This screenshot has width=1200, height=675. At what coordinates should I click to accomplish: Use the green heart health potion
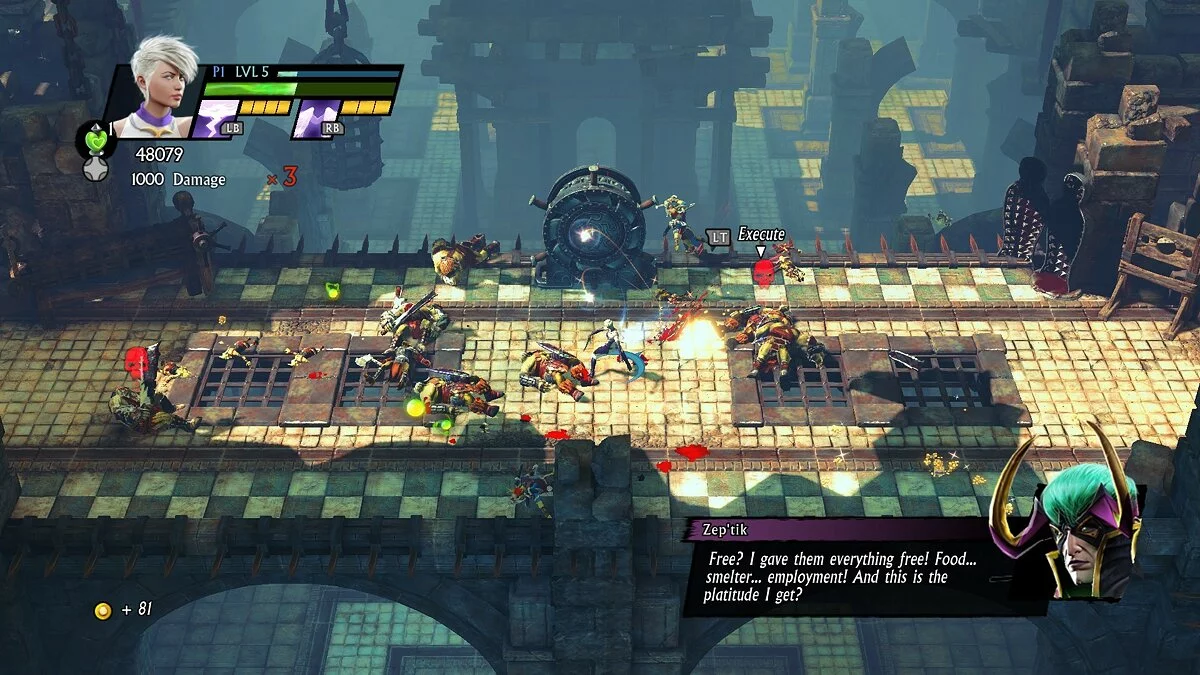point(96,140)
